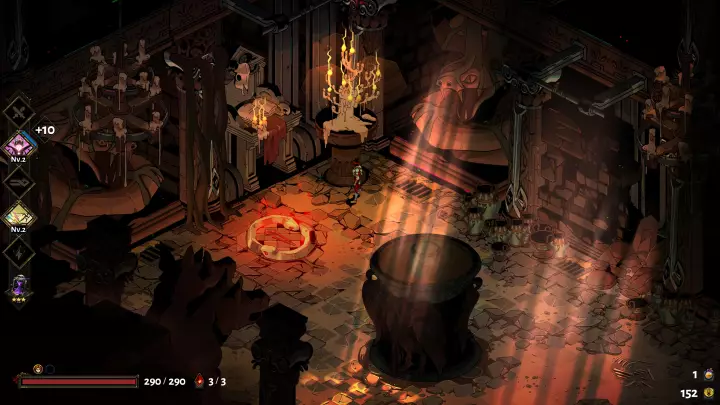
Task: Click the gold obol currency icon
Action: (x=709, y=392)
